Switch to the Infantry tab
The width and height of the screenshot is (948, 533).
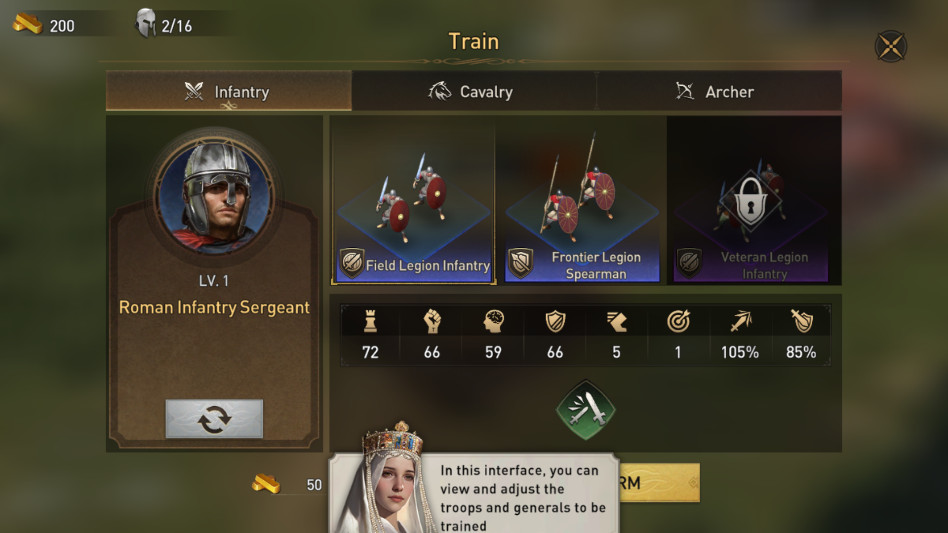[x=228, y=92]
